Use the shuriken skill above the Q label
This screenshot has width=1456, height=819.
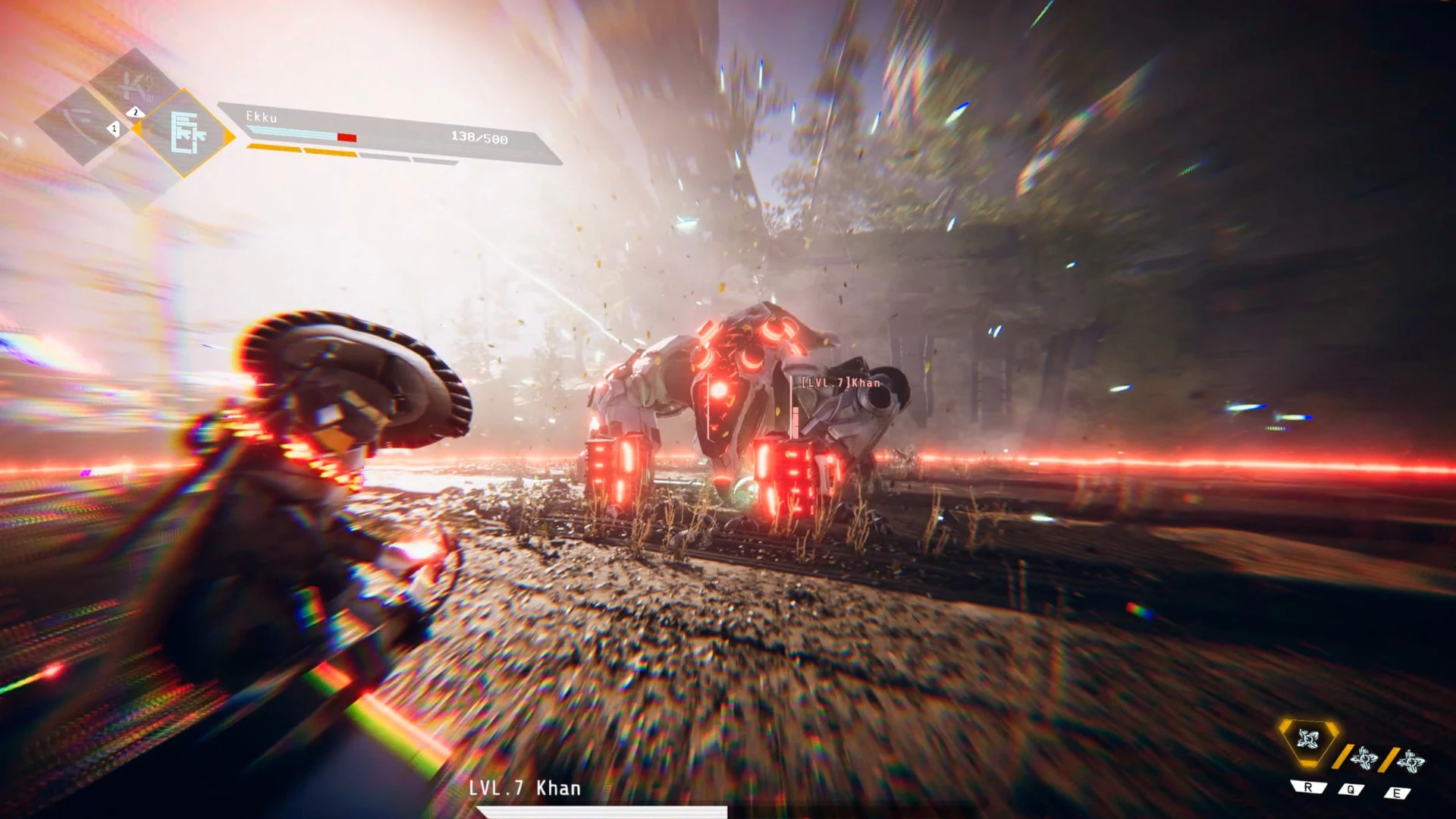[x=1364, y=758]
